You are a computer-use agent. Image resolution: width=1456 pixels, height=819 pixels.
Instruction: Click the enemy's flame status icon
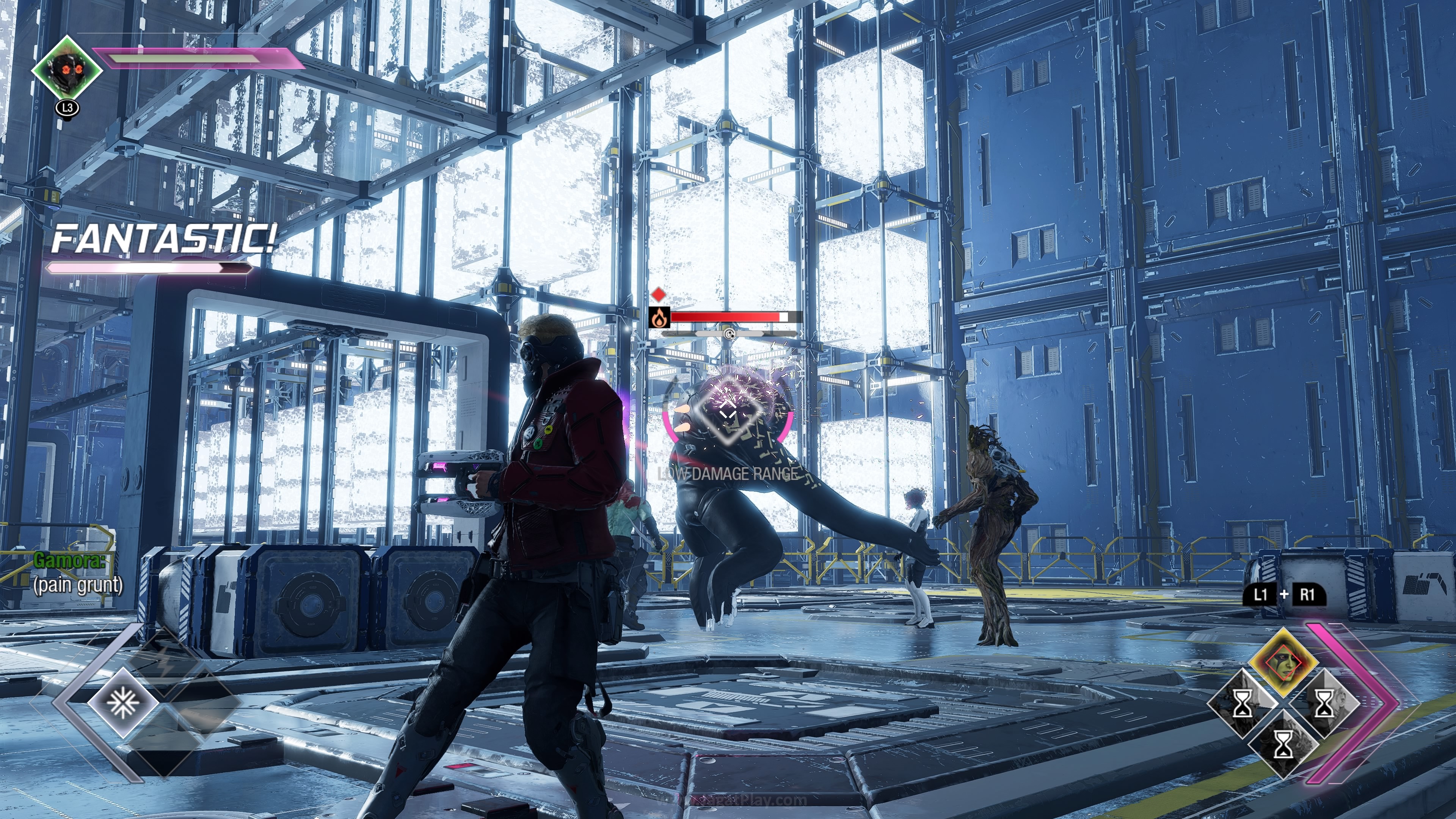coord(659,318)
